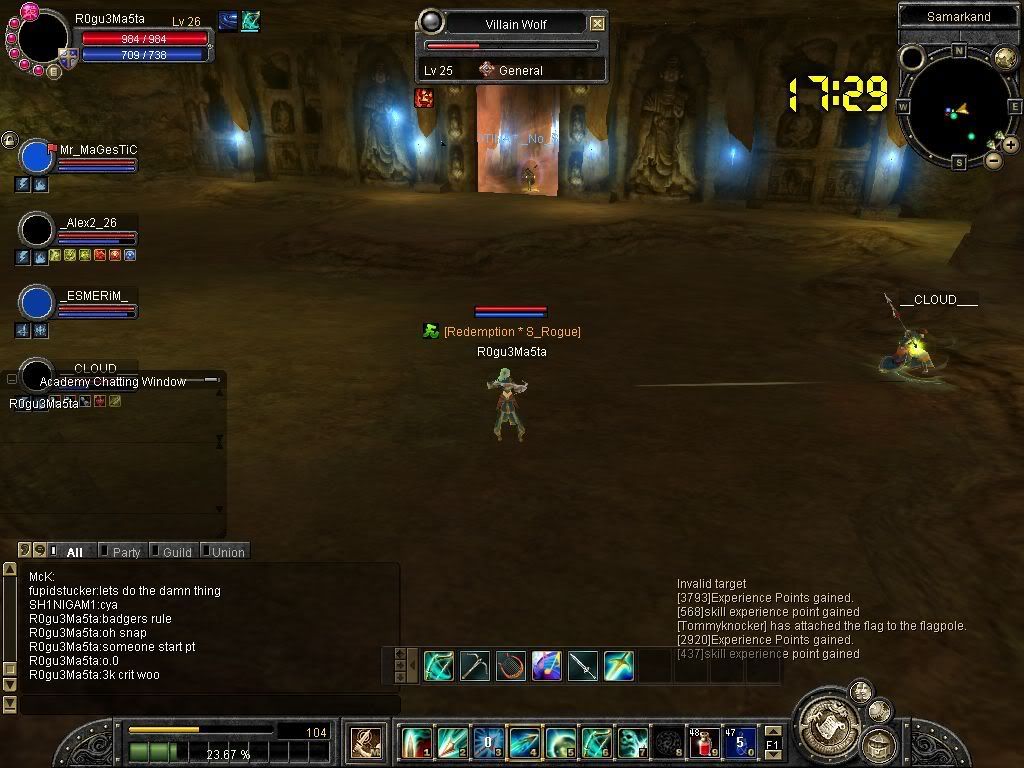The image size is (1024, 768).
Task: Use the blue mana potion slot
Action: point(740,743)
